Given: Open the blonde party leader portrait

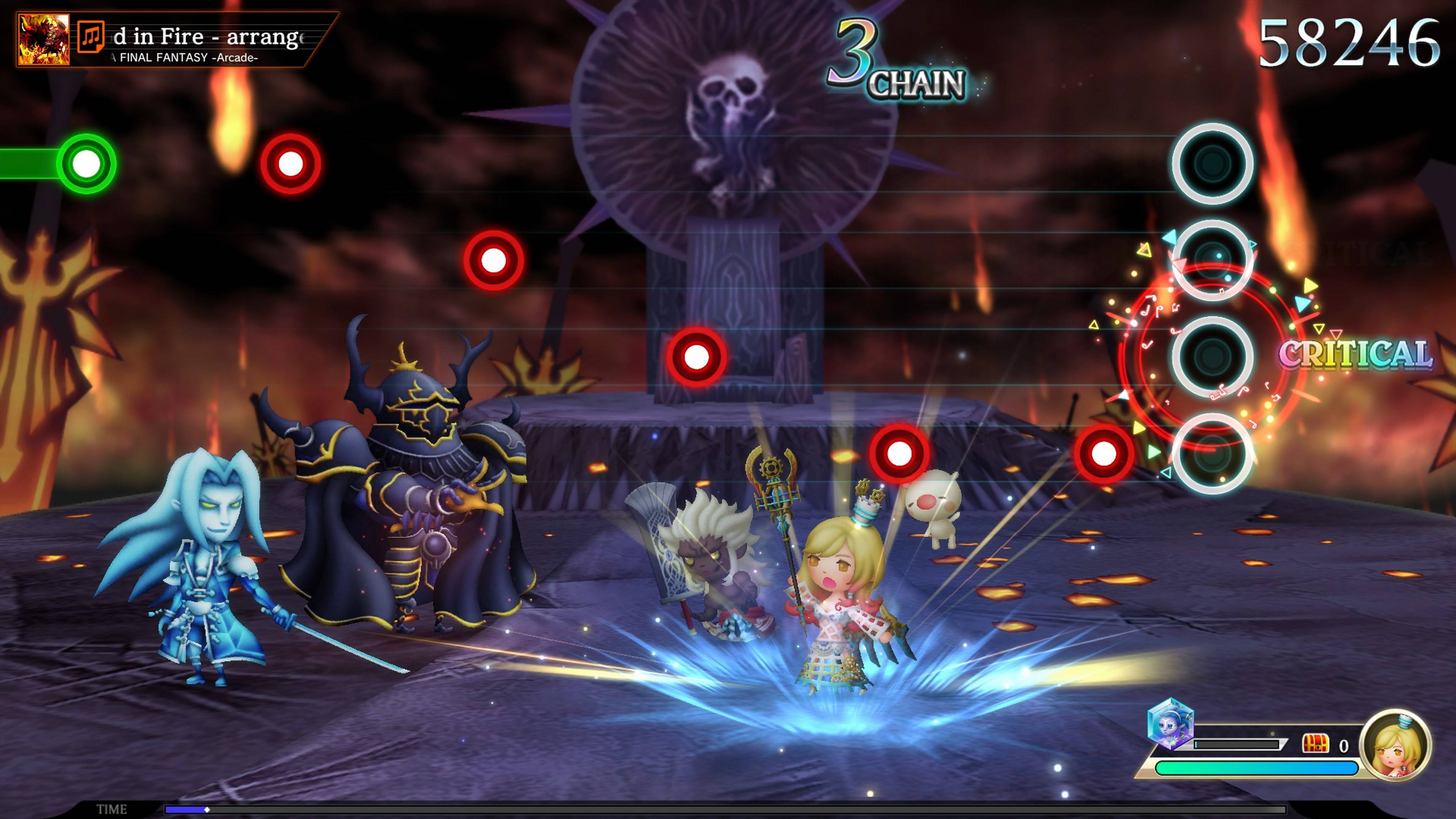Looking at the screenshot, I should point(1394,746).
